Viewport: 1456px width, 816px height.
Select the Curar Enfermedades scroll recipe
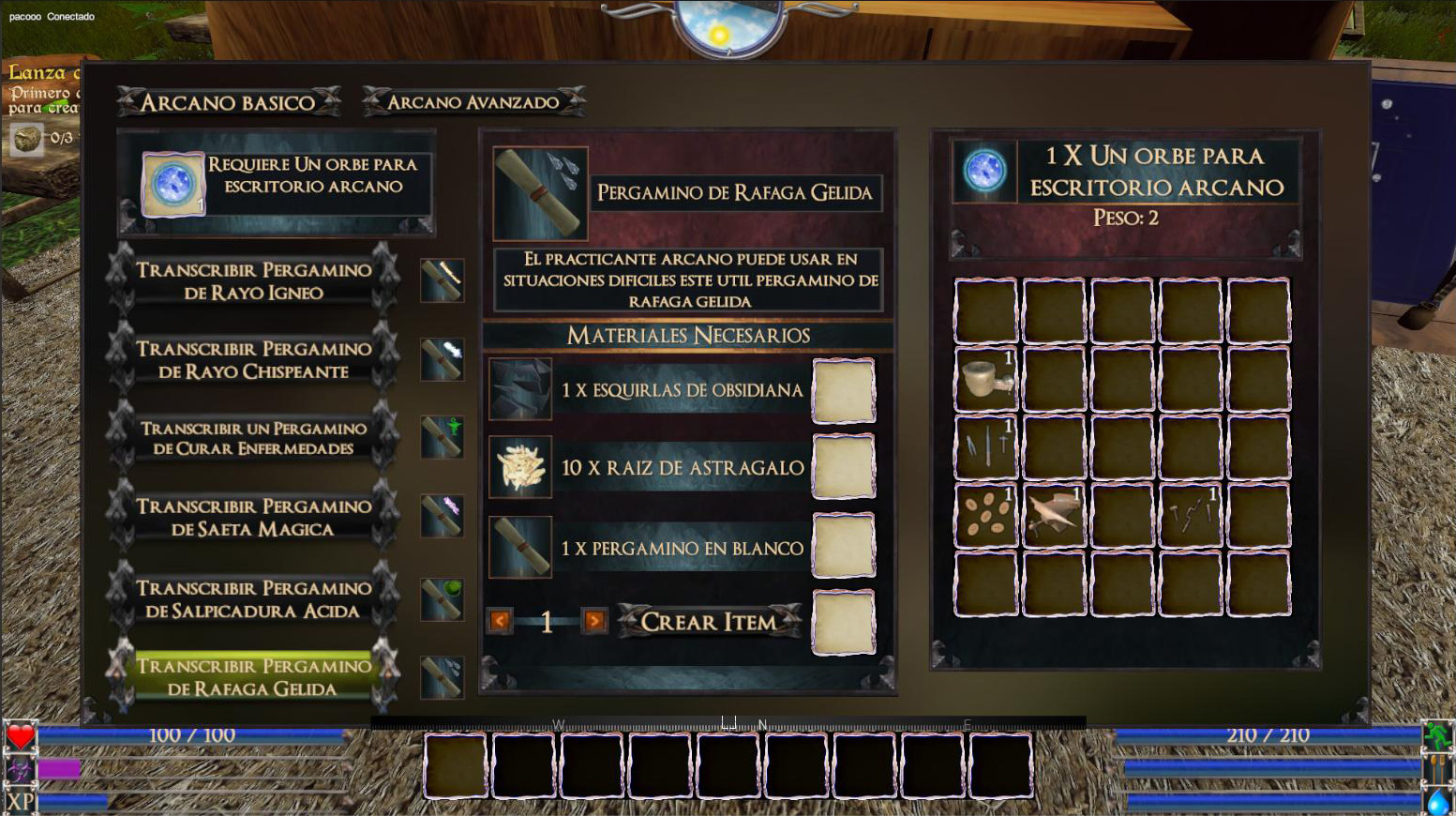[x=253, y=438]
